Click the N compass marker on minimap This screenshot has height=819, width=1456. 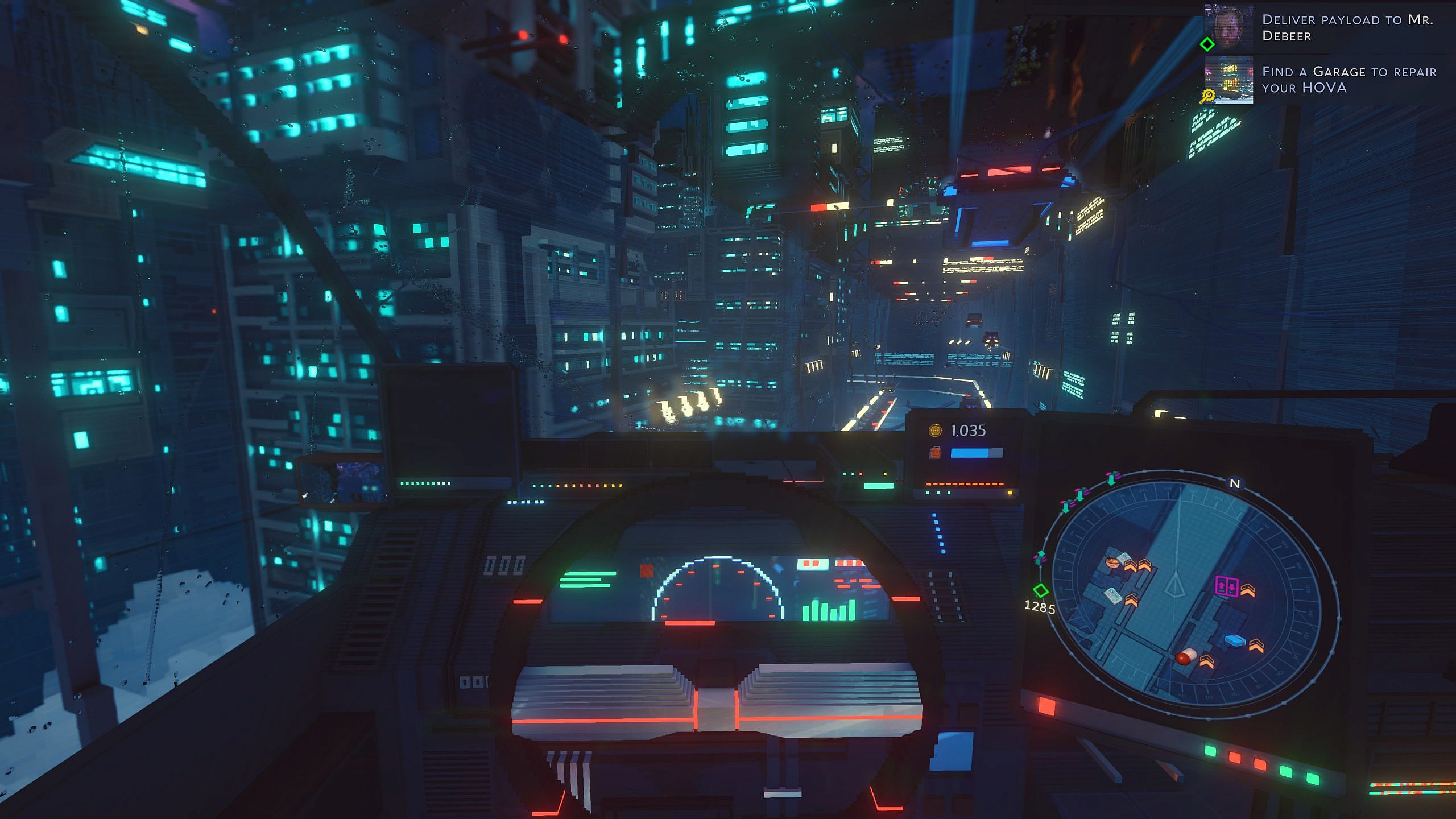pyautogui.click(x=1235, y=483)
